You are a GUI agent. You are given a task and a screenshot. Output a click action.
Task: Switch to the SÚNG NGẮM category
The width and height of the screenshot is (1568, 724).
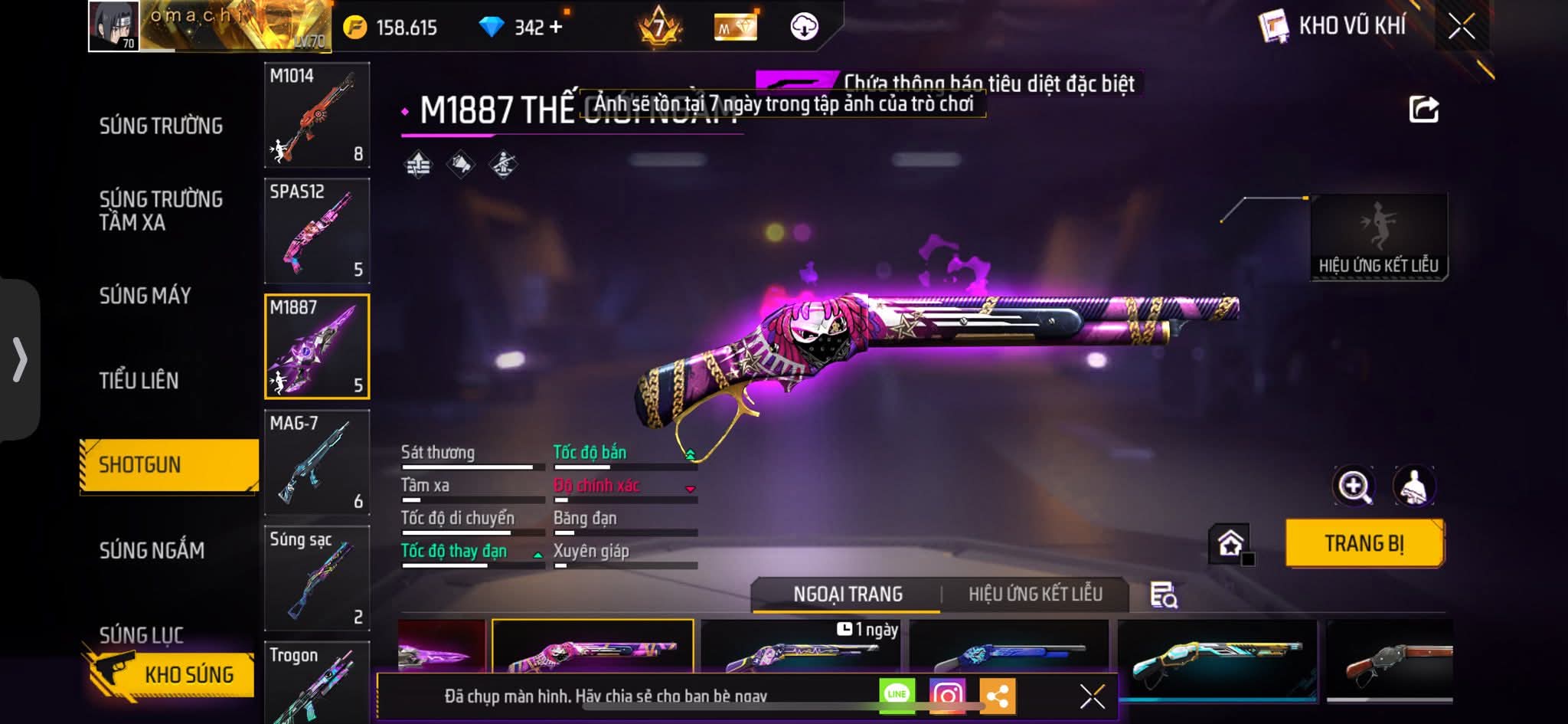152,550
